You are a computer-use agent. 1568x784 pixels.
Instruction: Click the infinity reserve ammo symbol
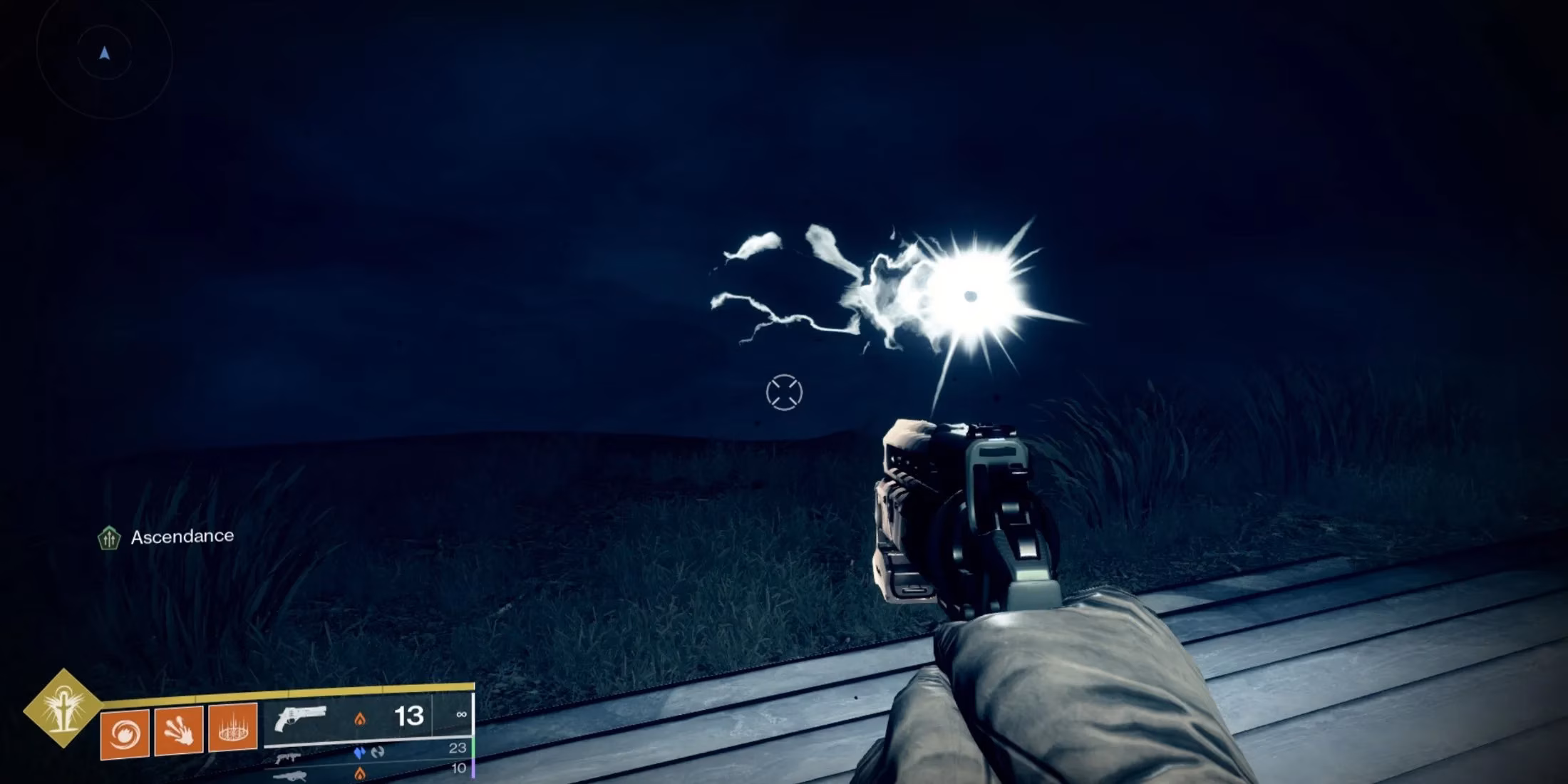pos(463,715)
